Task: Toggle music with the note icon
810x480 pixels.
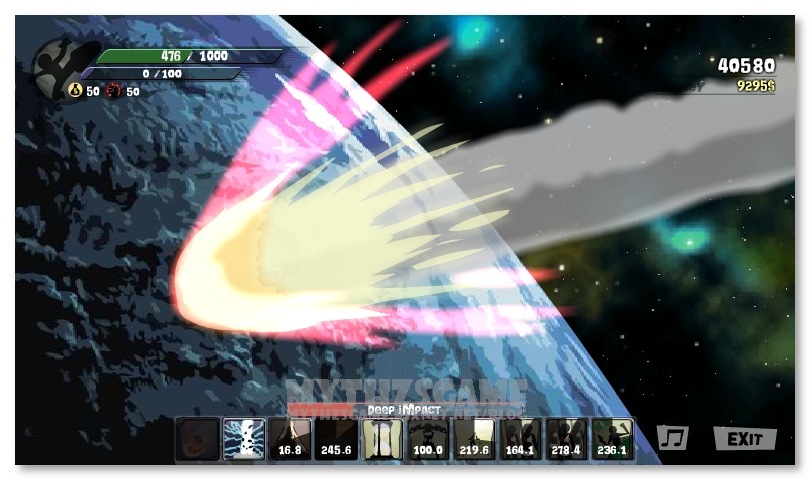Action: [673, 438]
